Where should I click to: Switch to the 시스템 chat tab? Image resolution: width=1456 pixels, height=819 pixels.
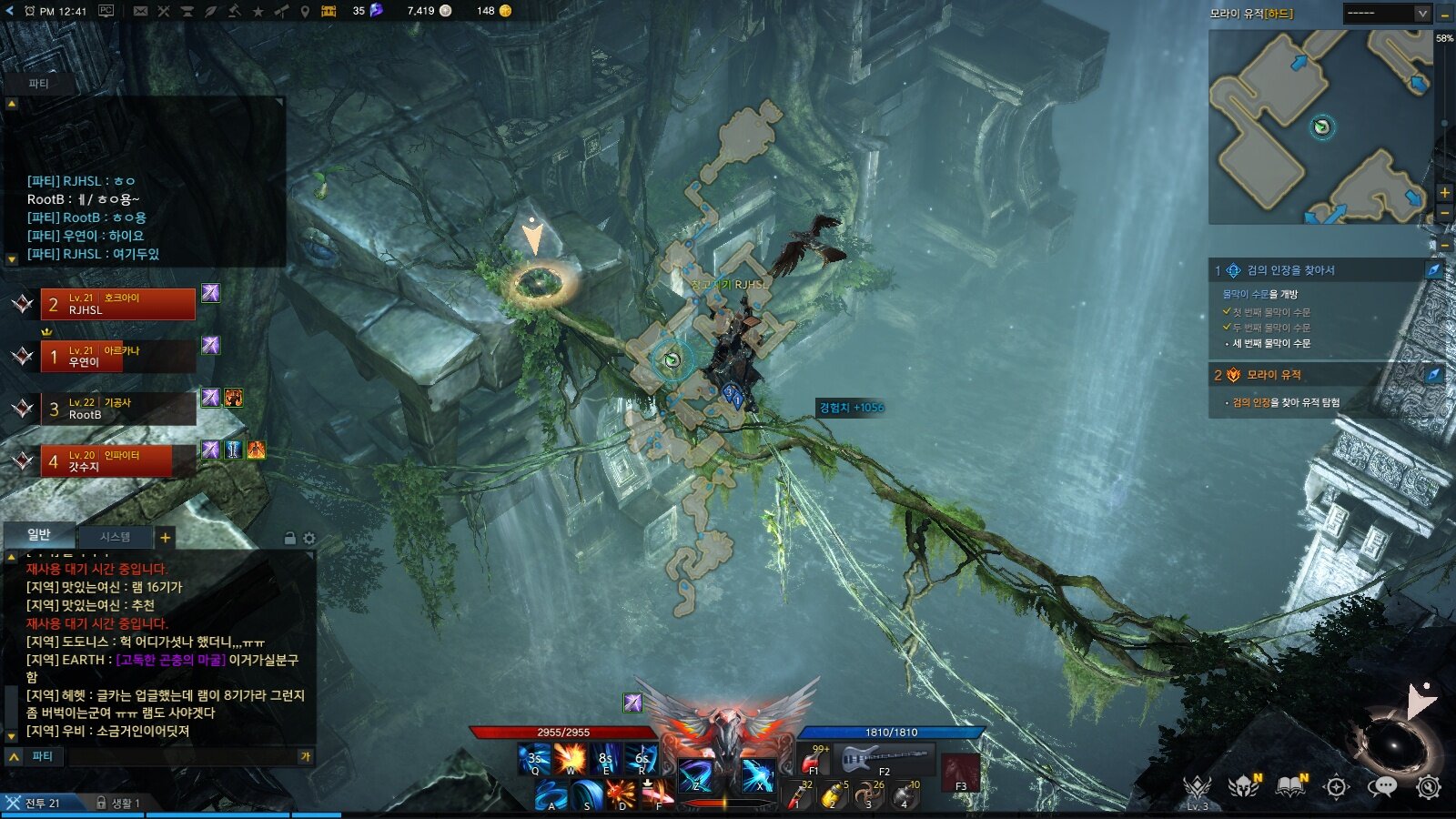(115, 537)
